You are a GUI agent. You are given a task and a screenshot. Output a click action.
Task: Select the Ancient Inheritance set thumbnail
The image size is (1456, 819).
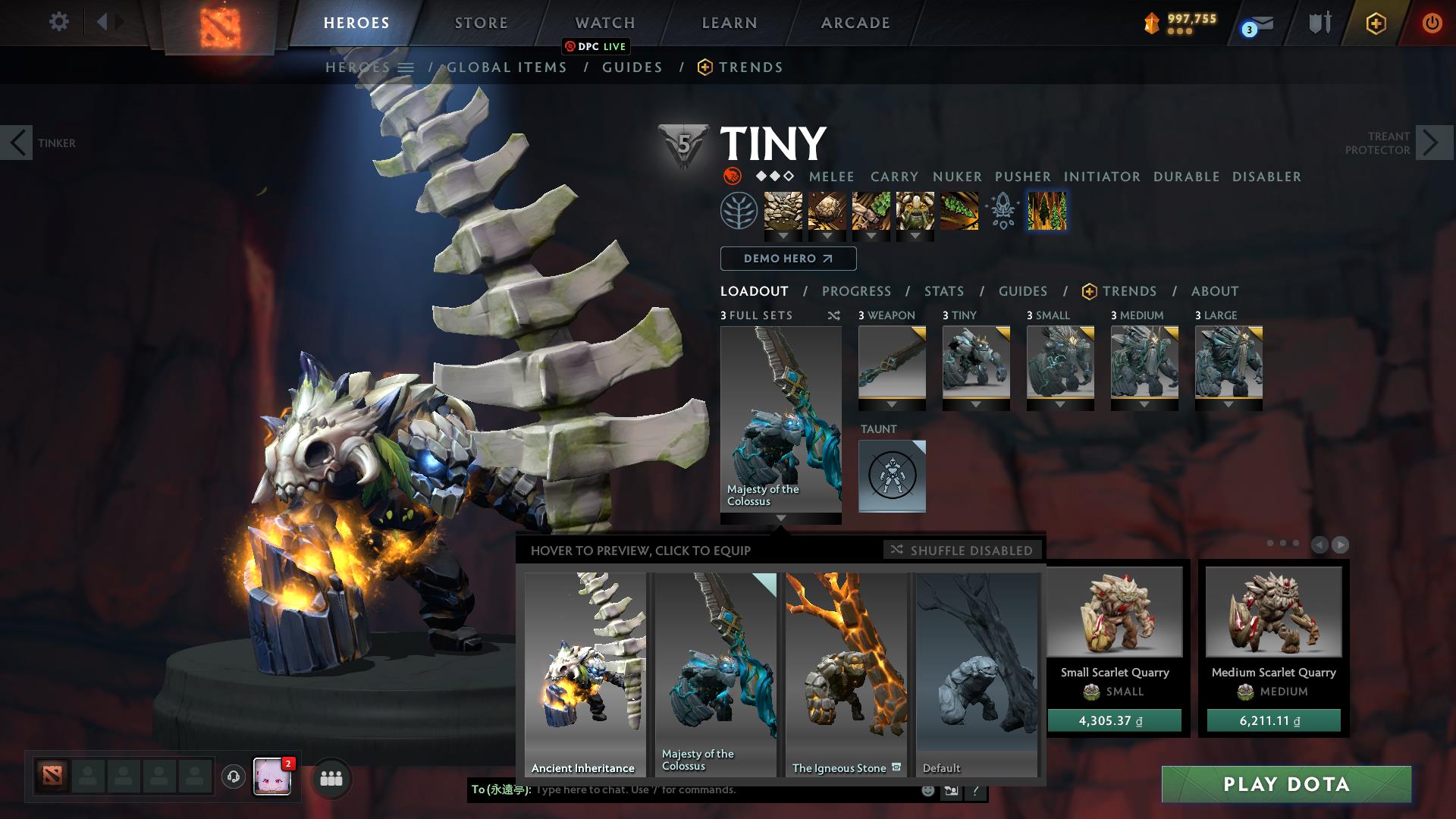pos(585,675)
